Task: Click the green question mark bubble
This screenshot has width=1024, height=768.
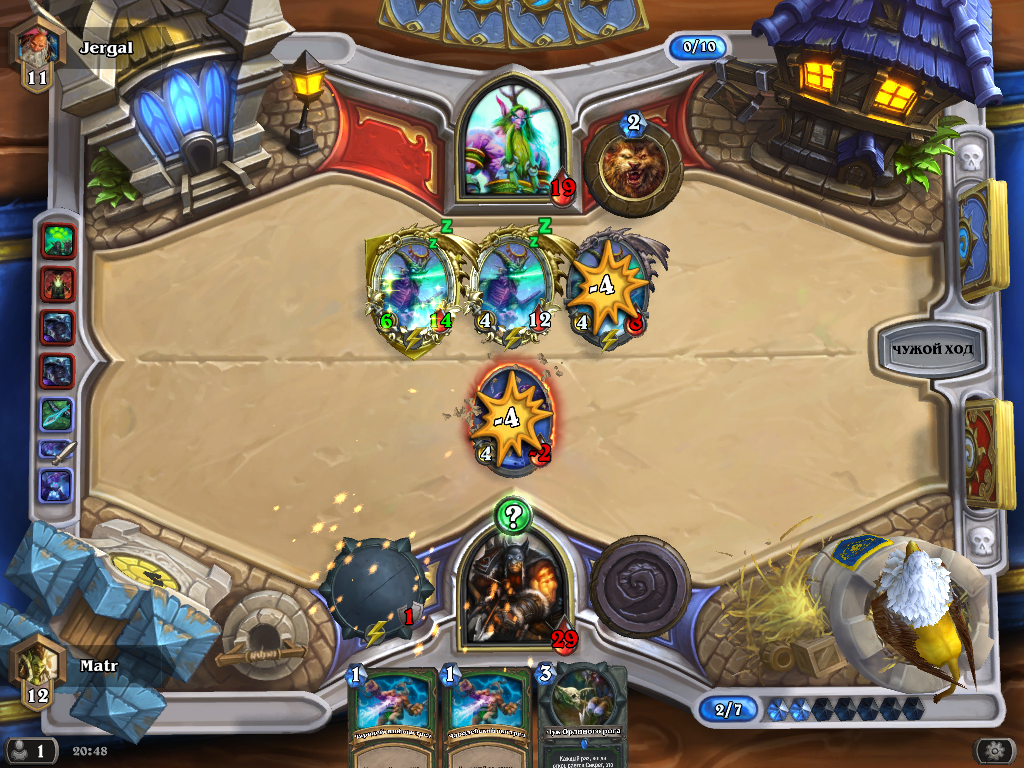Action: tap(513, 516)
